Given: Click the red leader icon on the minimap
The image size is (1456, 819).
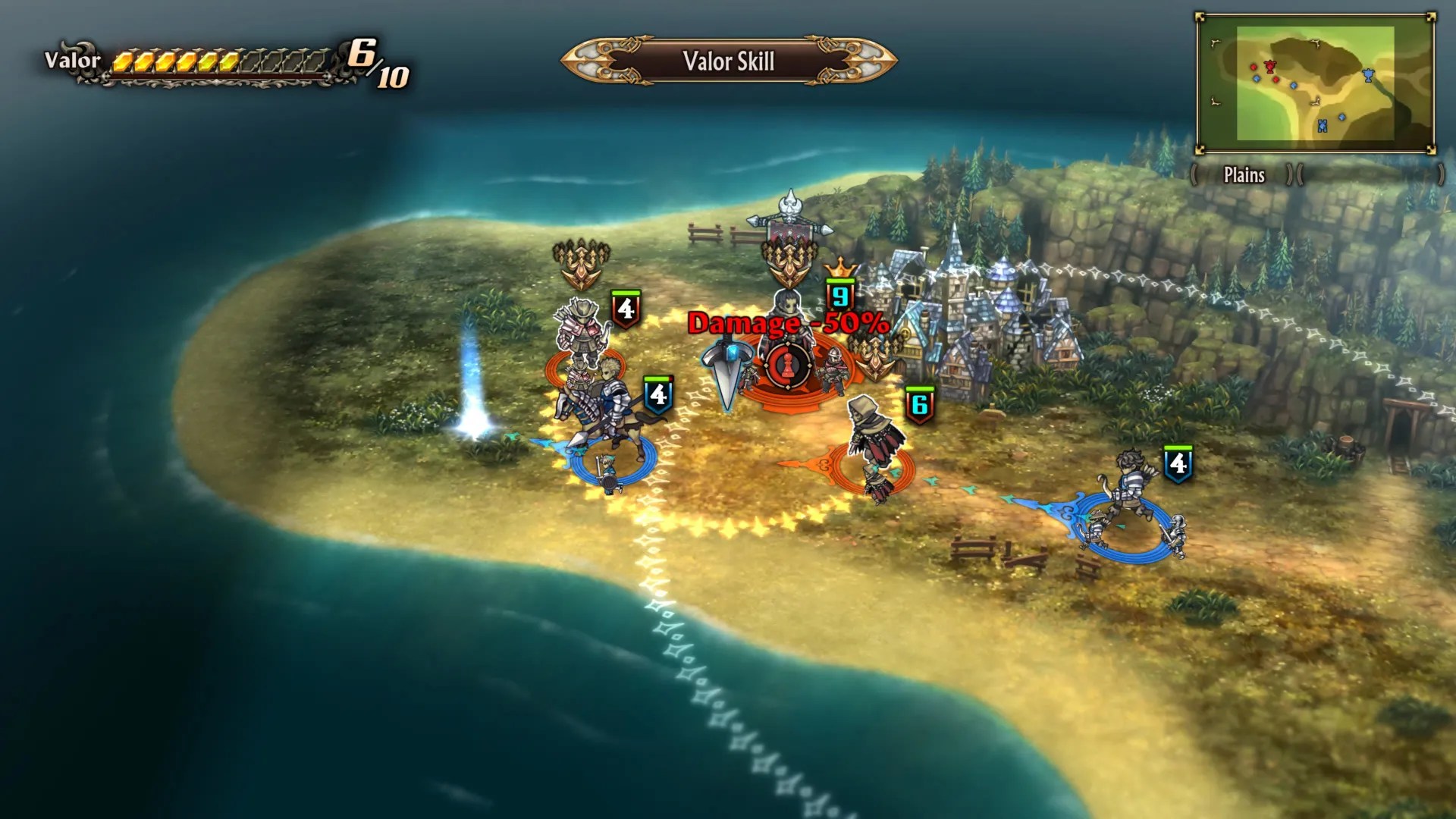Looking at the screenshot, I should click(1270, 67).
